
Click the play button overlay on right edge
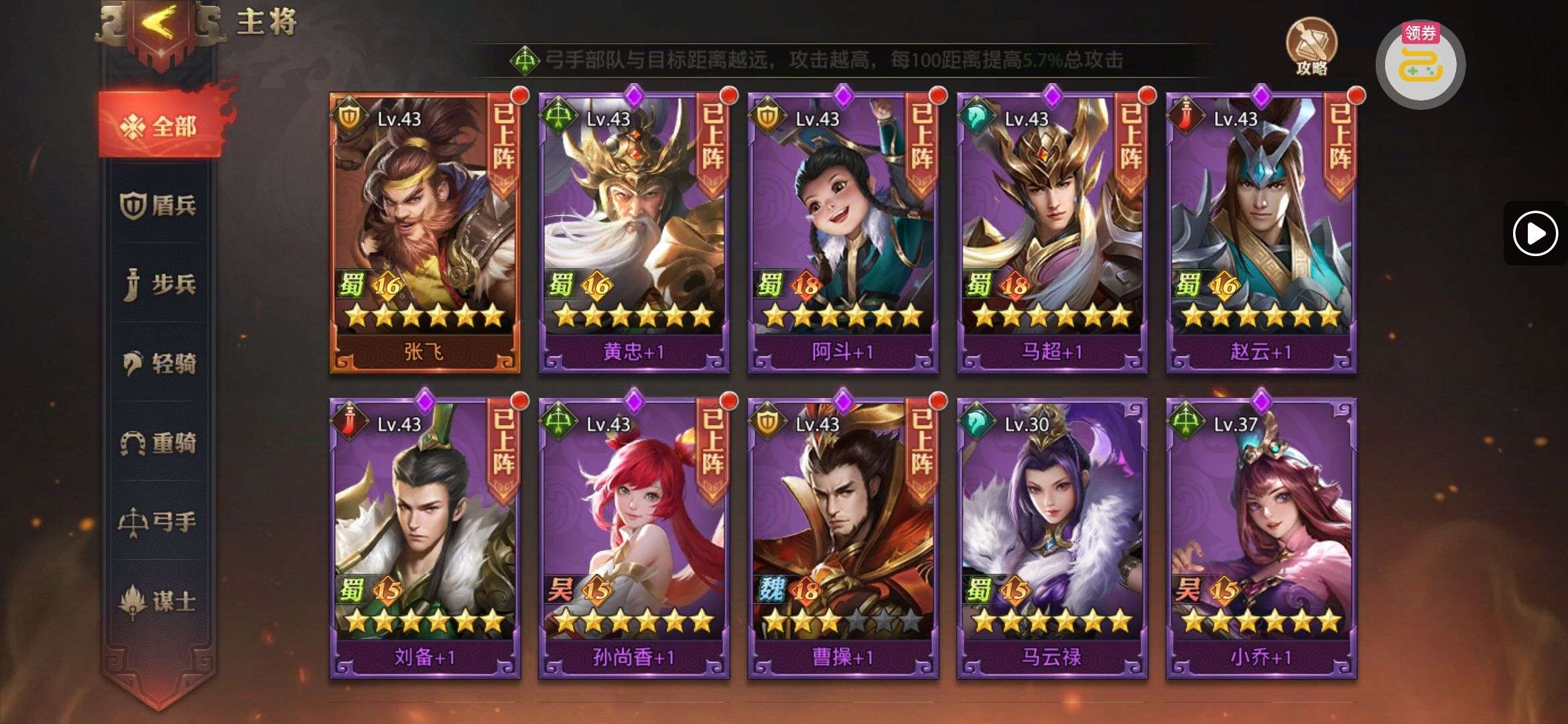click(x=1534, y=233)
